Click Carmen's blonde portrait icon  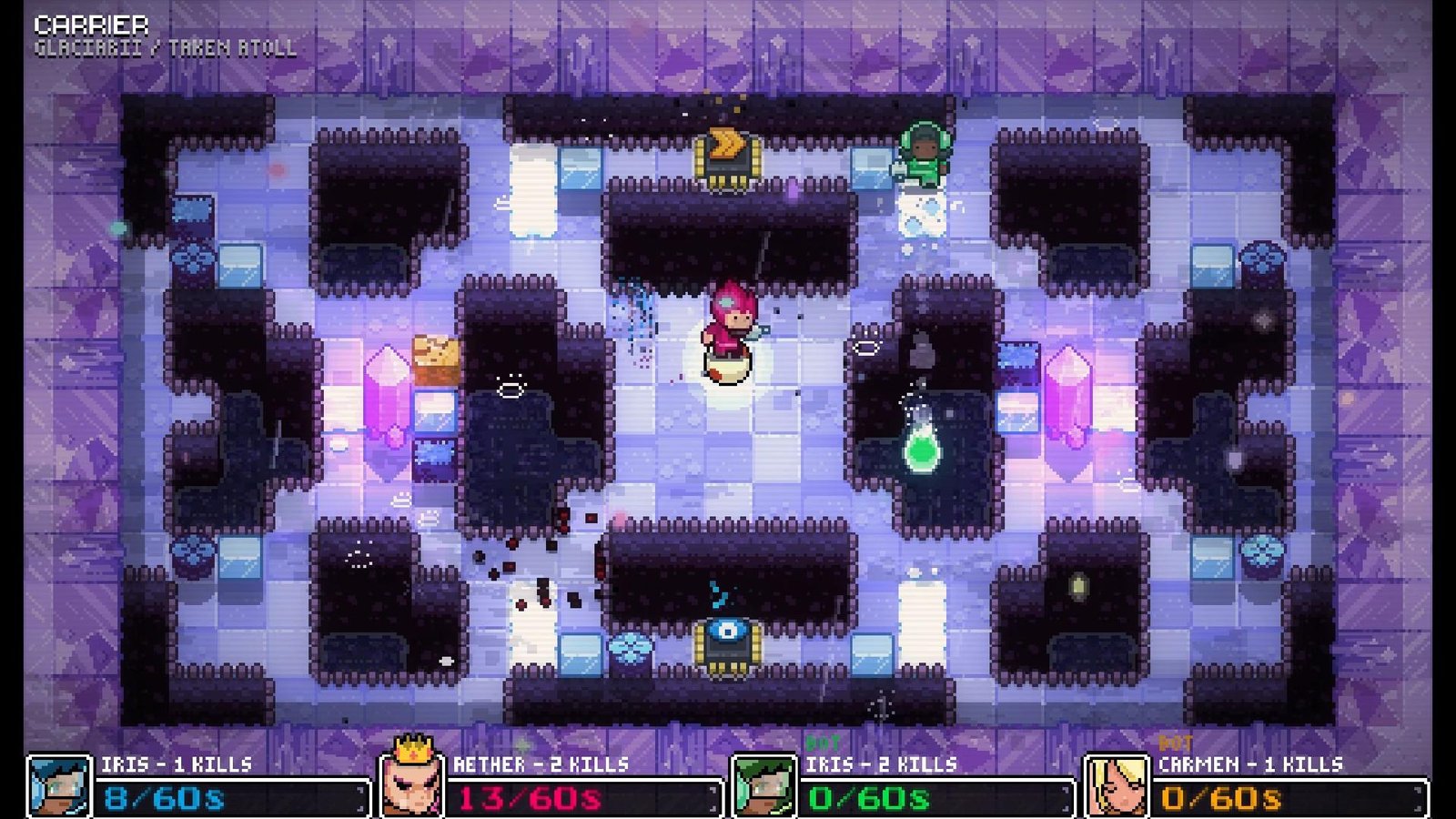[x=1119, y=785]
